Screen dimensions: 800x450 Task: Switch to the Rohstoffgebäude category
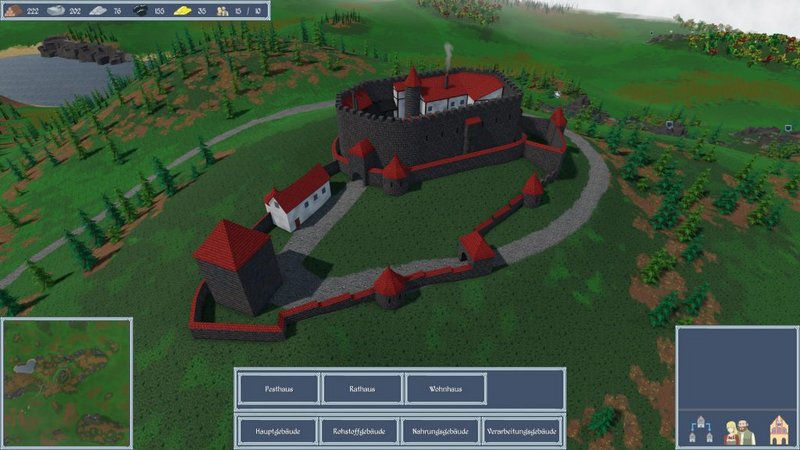pos(360,431)
